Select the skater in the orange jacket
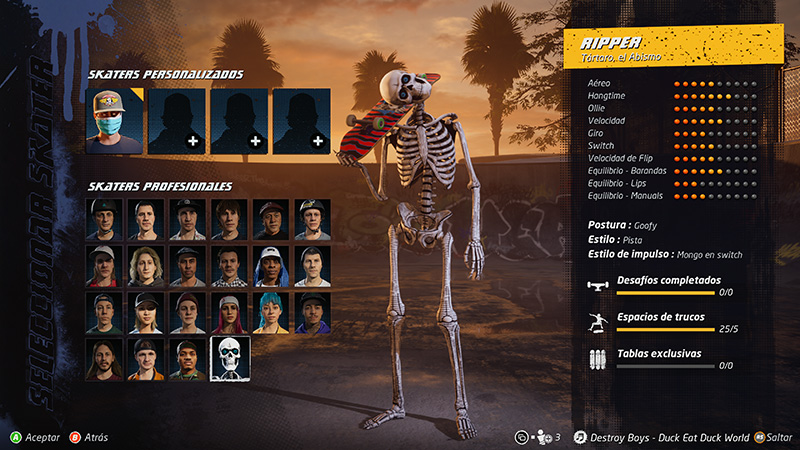The width and height of the screenshot is (800, 450). [x=146, y=357]
